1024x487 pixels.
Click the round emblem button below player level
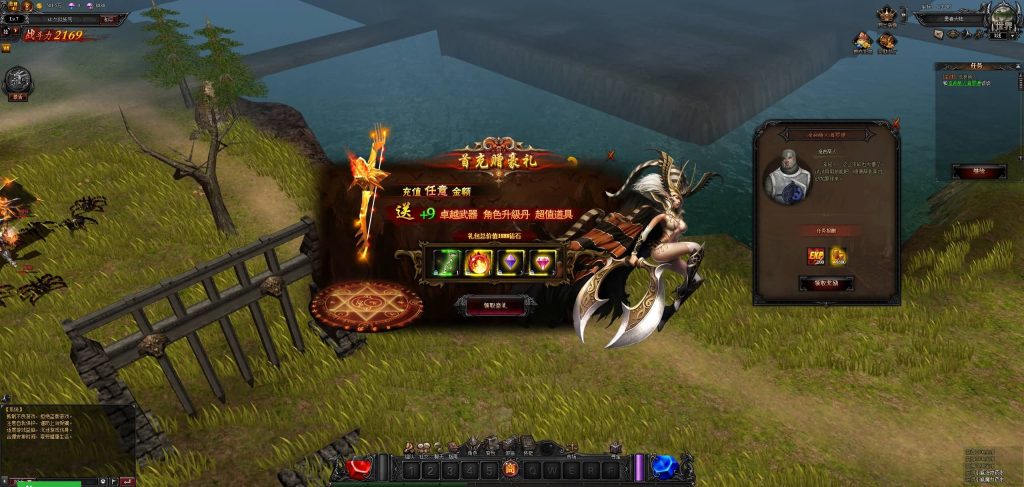[x=17, y=82]
